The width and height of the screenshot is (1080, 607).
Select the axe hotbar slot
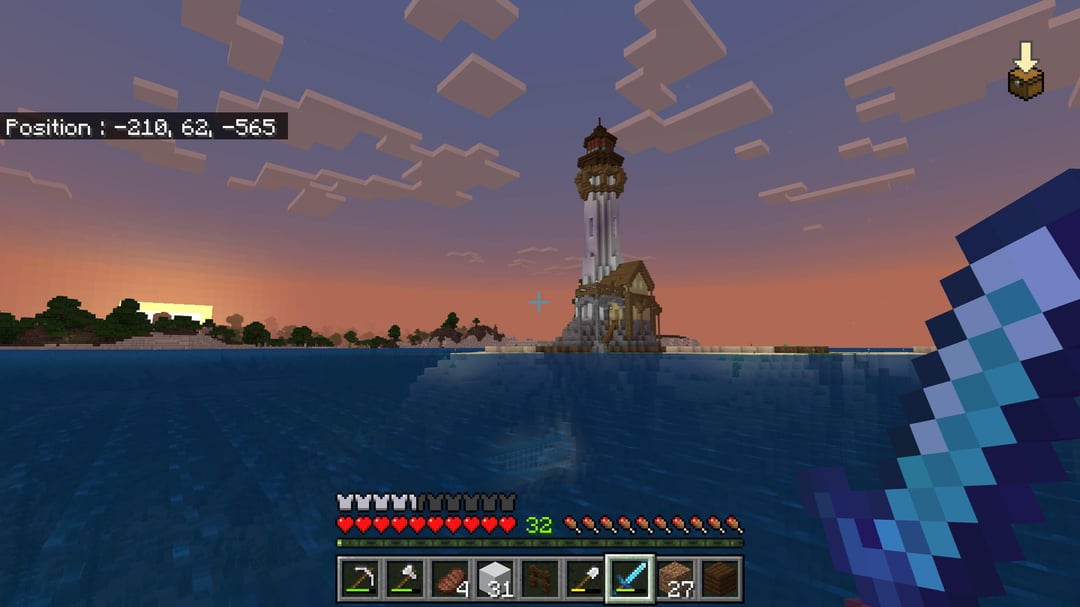(x=403, y=579)
